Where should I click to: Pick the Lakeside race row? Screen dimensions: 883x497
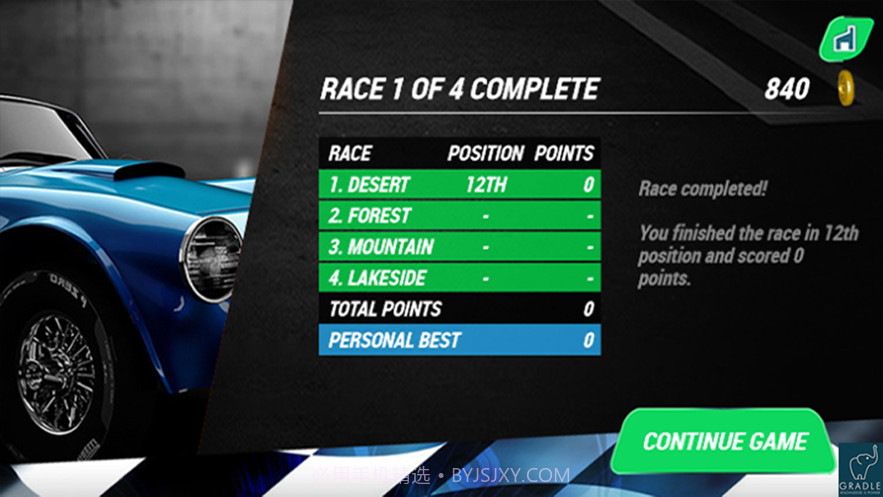click(x=460, y=277)
